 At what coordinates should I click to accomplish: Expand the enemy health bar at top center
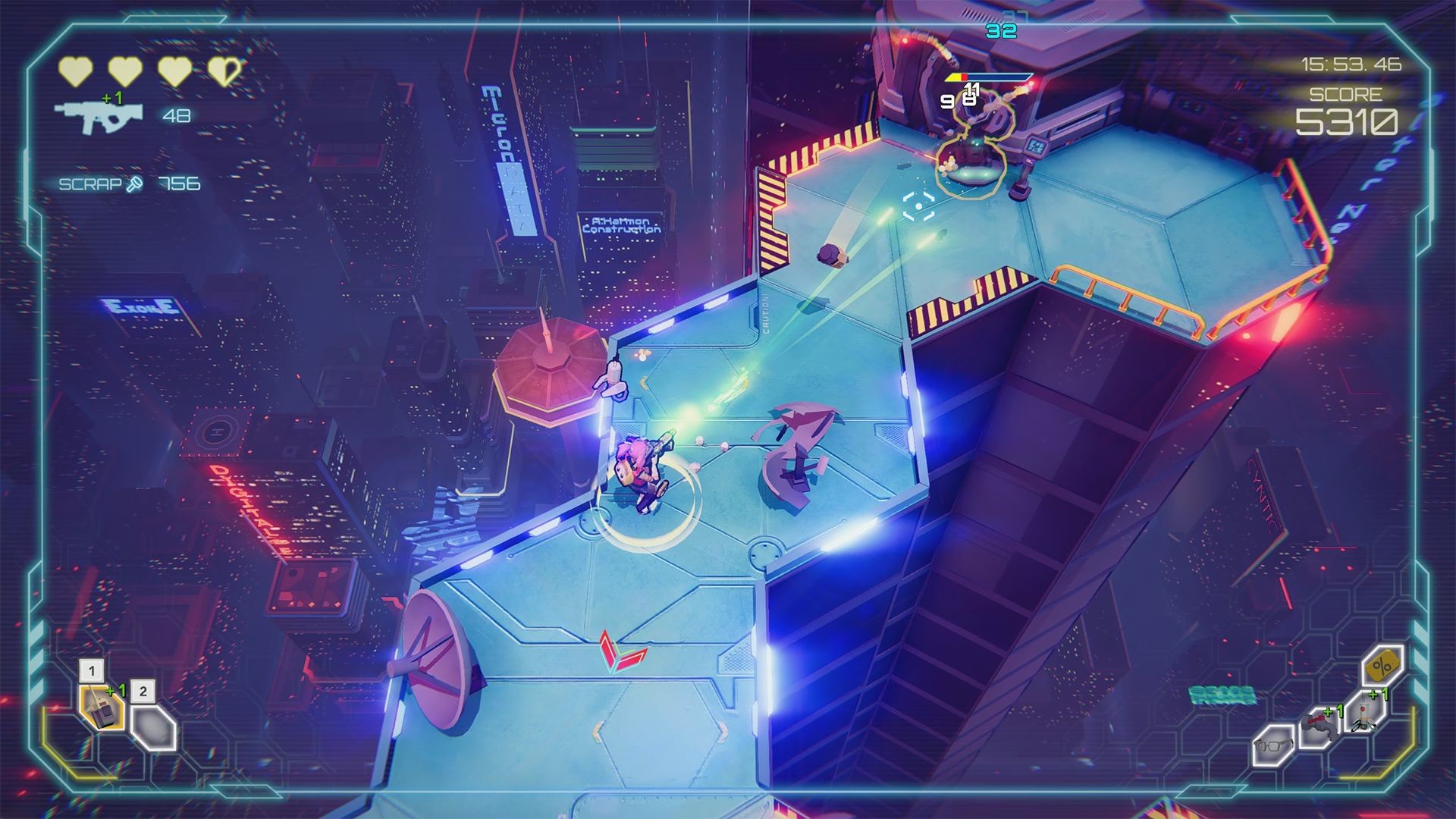tap(990, 77)
